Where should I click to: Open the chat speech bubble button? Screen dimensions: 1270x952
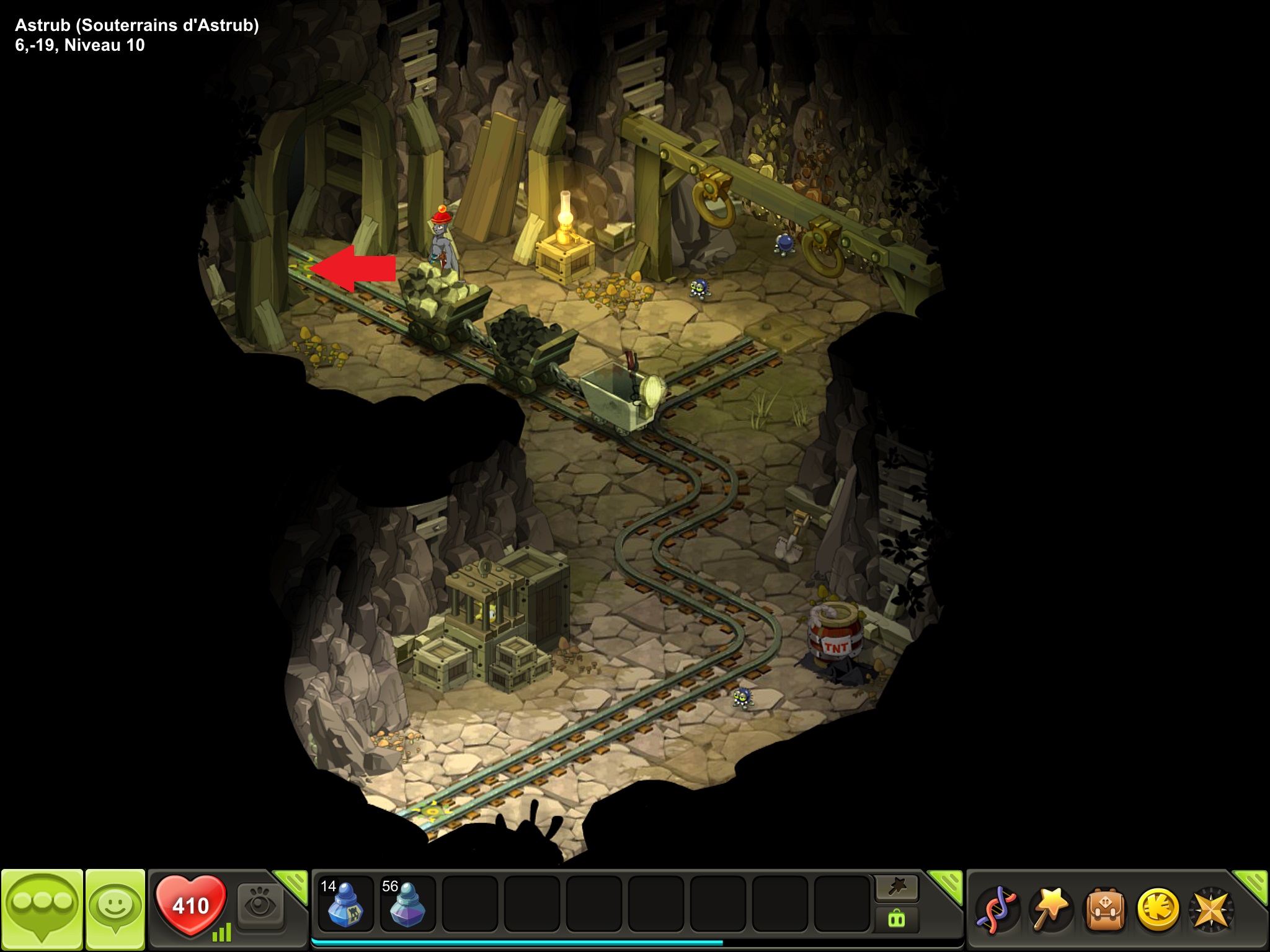coord(42,907)
